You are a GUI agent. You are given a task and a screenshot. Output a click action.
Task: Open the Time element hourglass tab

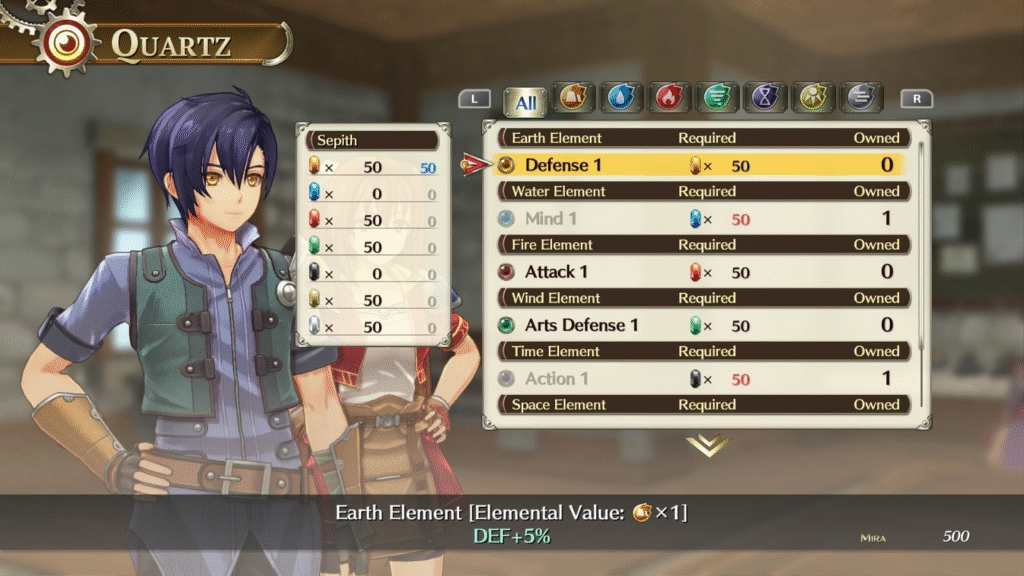pos(765,98)
